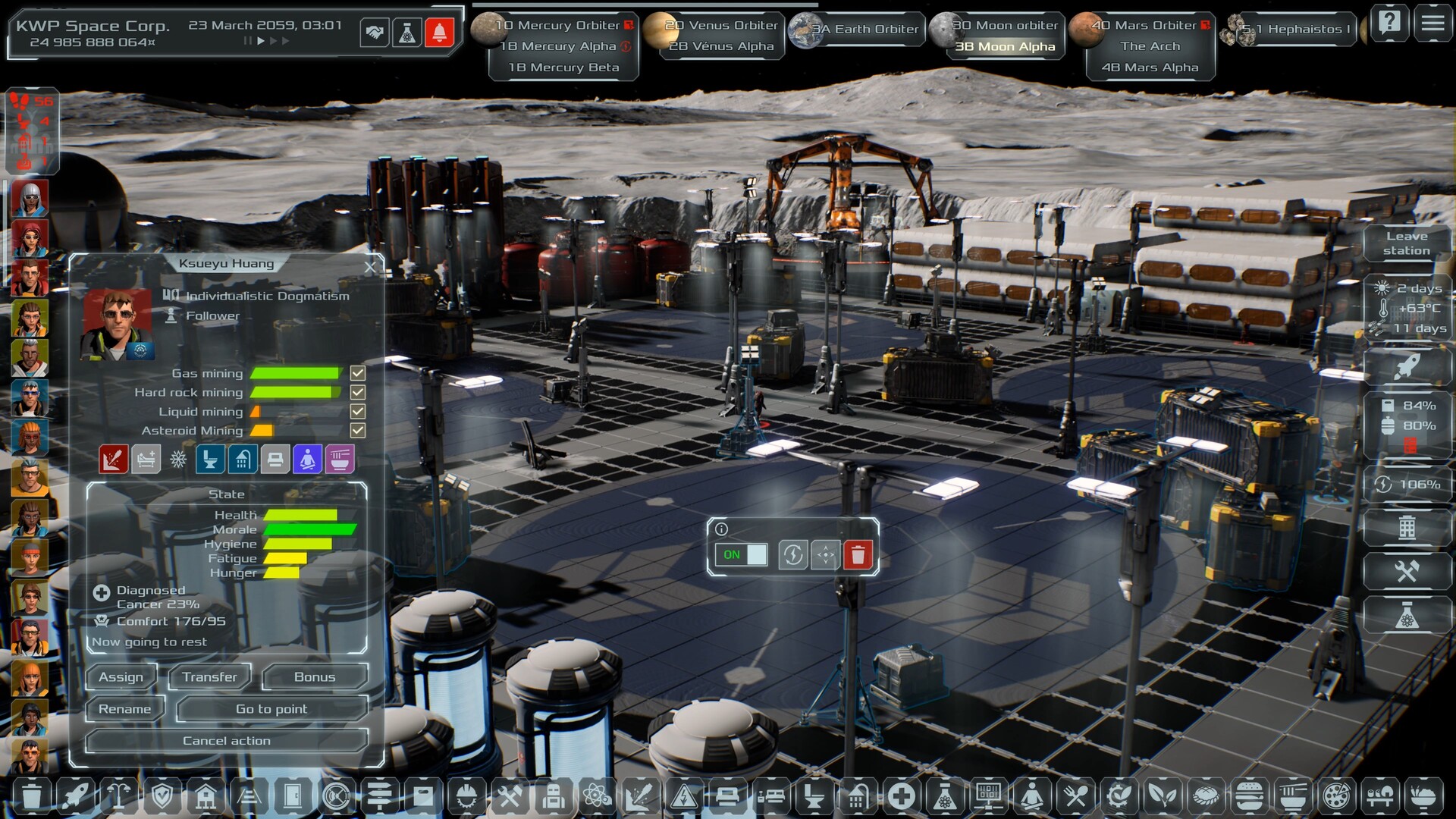Toggle the Asteroid Mining checkbox

coord(358,431)
